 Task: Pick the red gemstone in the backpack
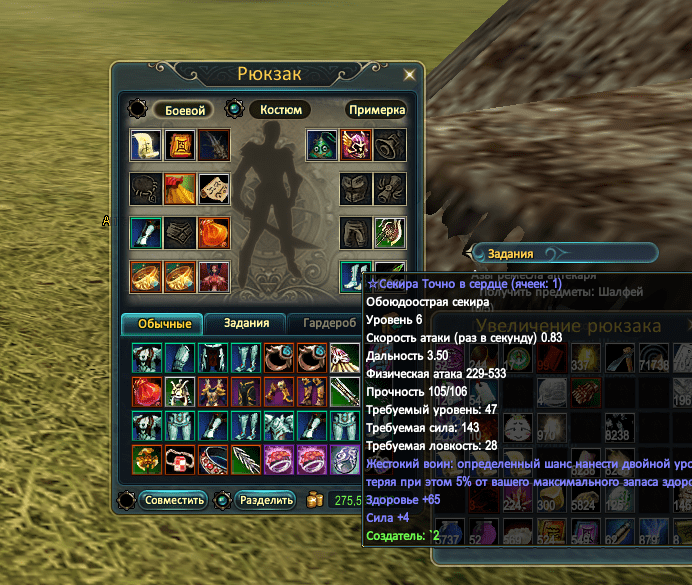click(147, 392)
